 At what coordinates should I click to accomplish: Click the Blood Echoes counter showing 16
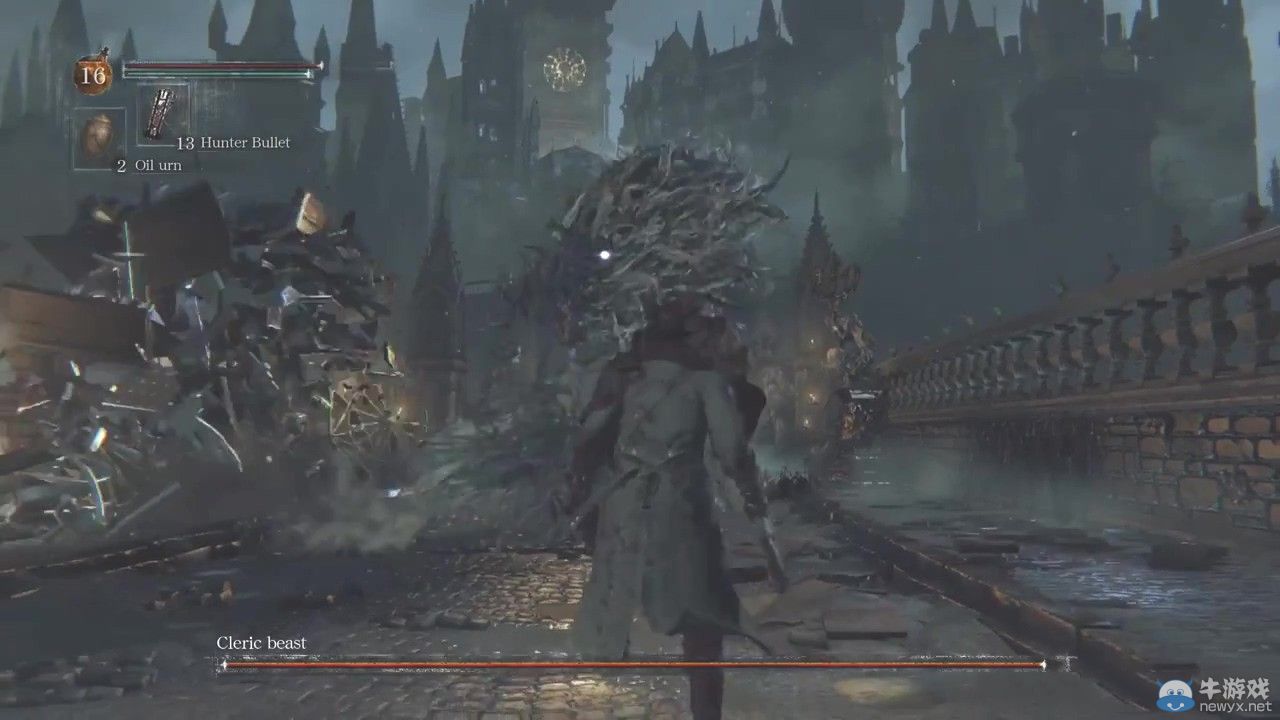point(94,73)
